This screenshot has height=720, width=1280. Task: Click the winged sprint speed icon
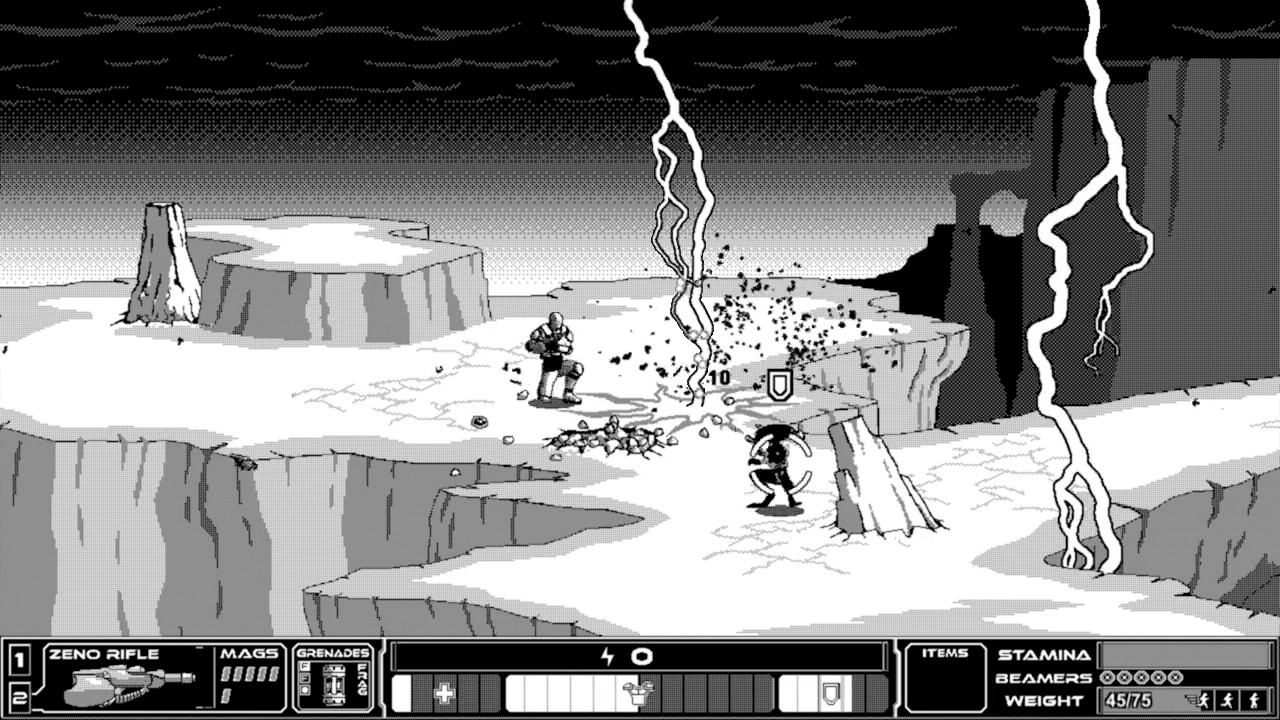pos(1205,699)
